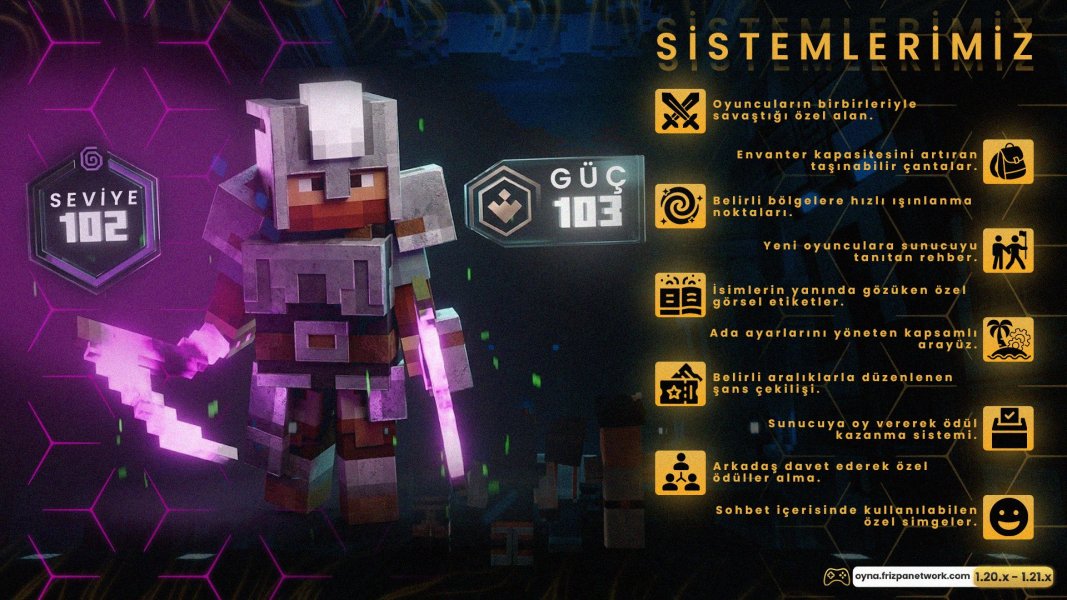Select the spiral teleport points icon
The width and height of the screenshot is (1067, 600).
679,206
